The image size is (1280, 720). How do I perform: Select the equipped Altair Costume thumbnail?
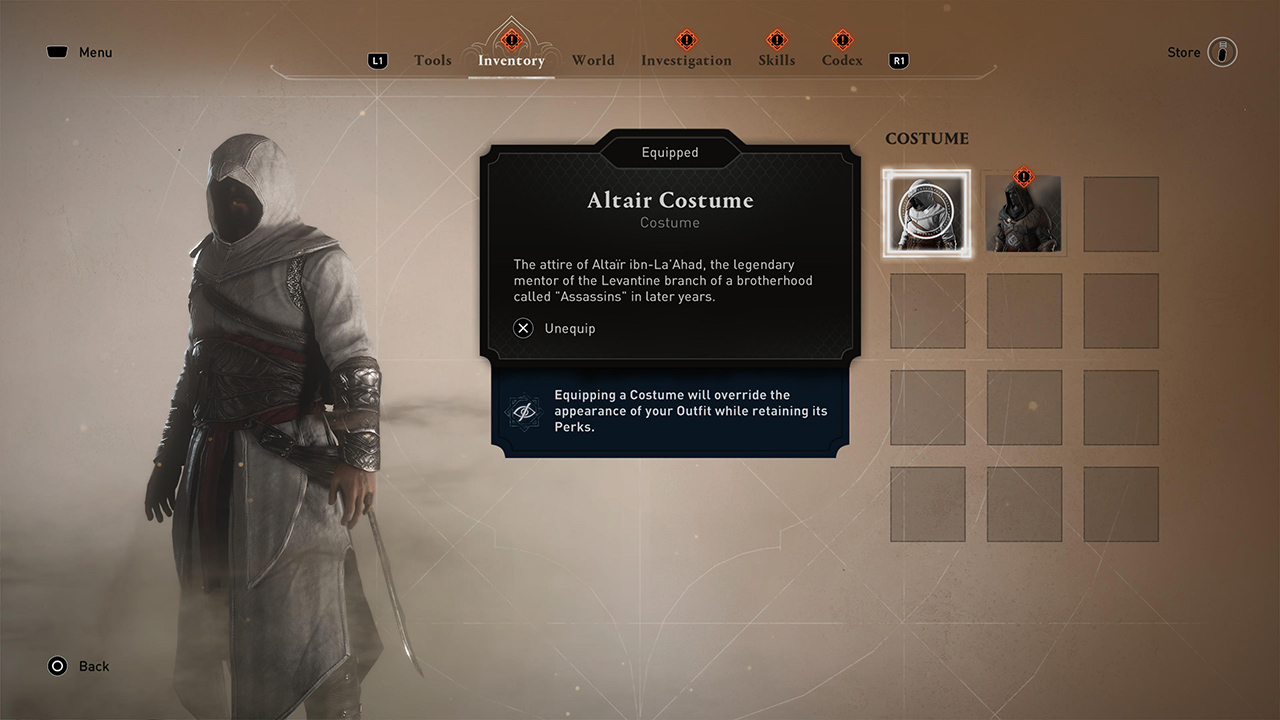pos(927,213)
